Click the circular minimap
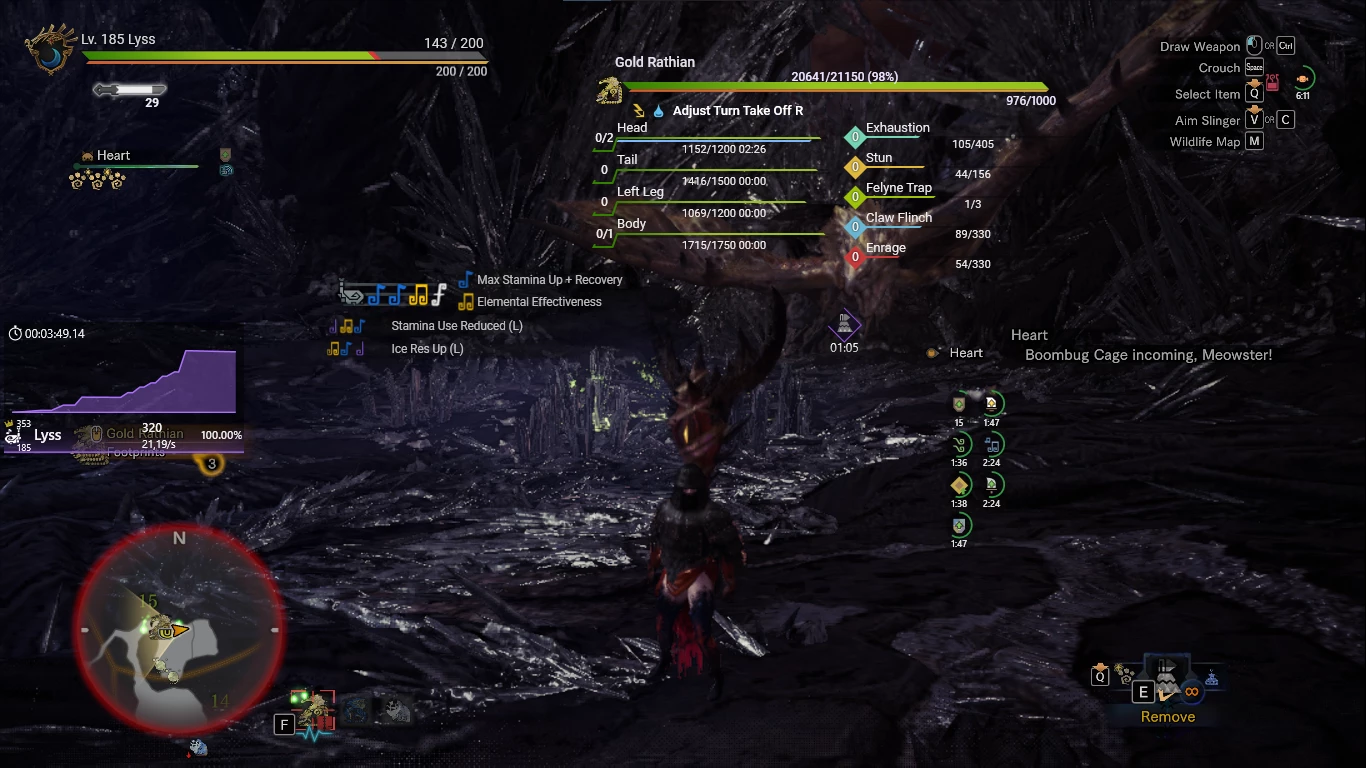Viewport: 1366px width, 768px height. coord(179,632)
